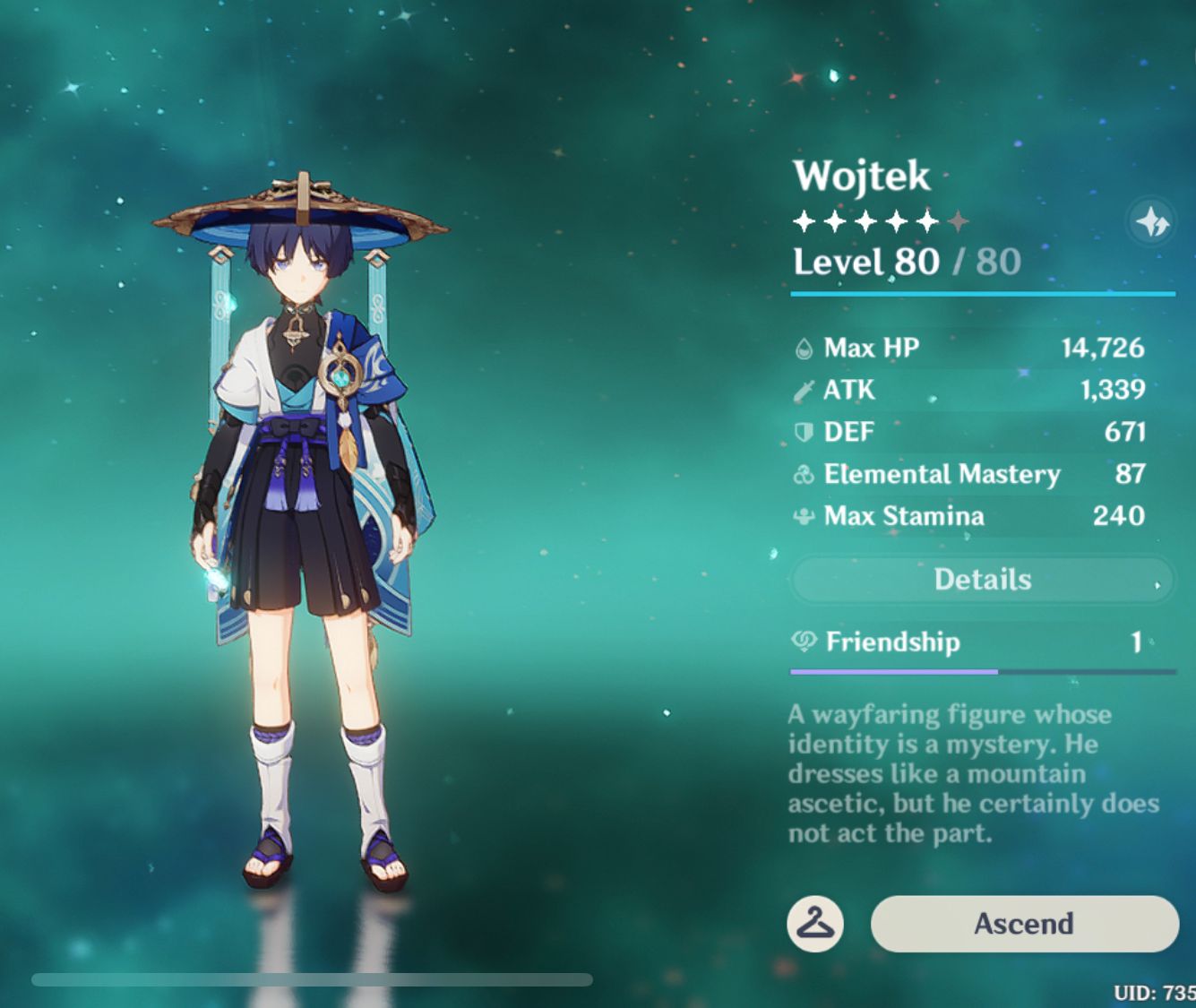1196x1008 pixels.
Task: Open the Details stat panel
Action: (983, 580)
